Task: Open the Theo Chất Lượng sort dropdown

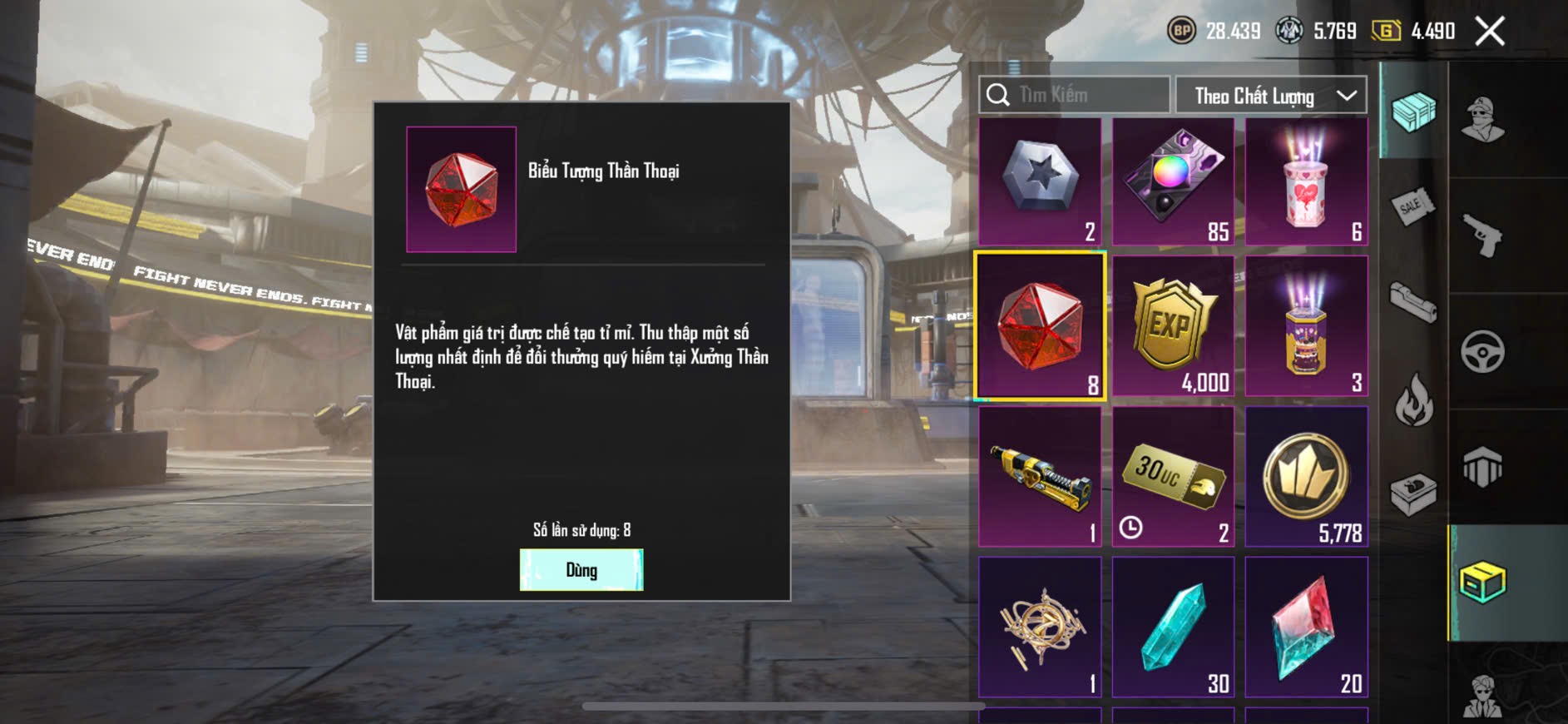Action: [x=1270, y=96]
